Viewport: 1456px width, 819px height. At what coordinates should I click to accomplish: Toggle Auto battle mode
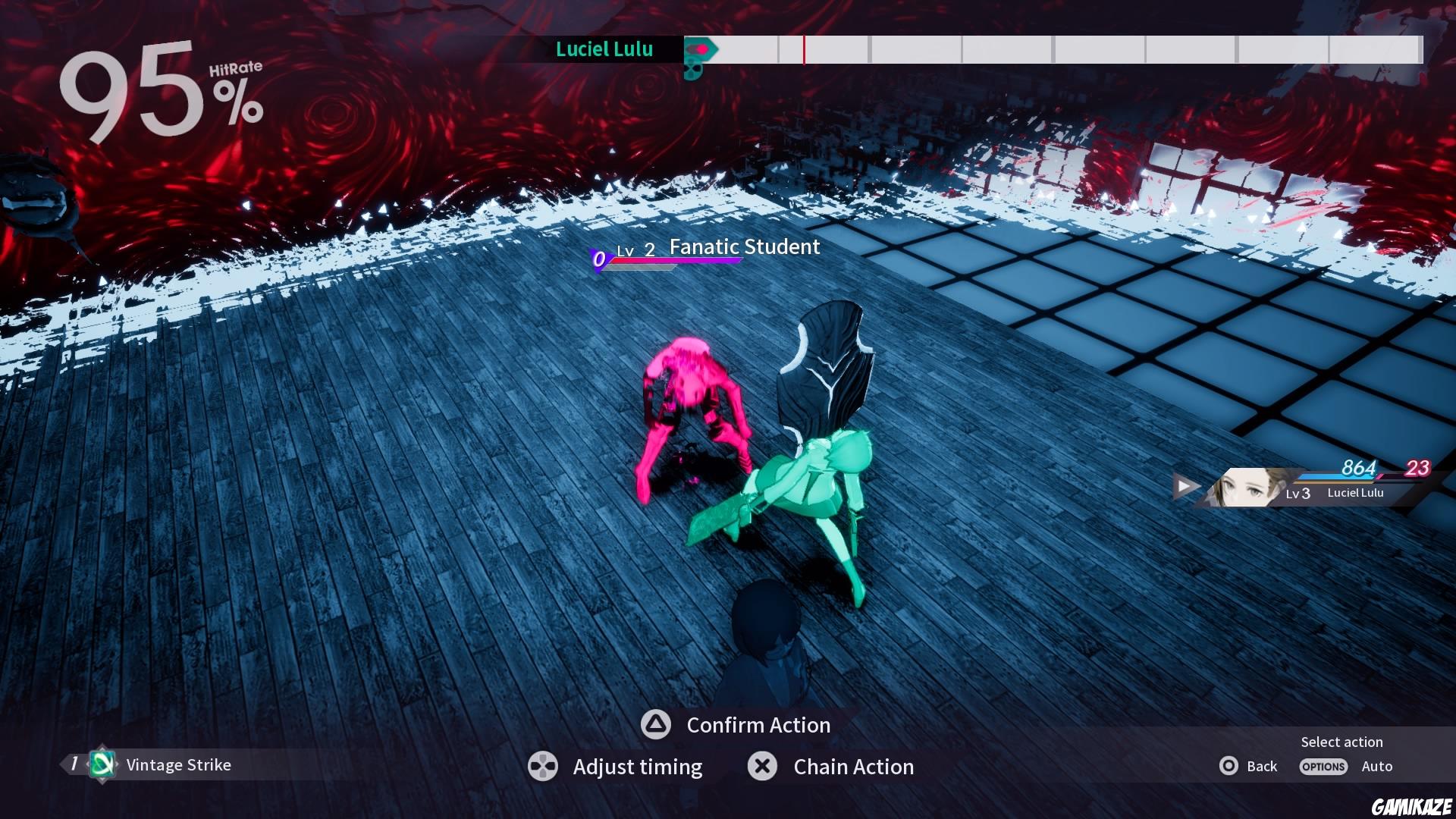(x=1376, y=767)
